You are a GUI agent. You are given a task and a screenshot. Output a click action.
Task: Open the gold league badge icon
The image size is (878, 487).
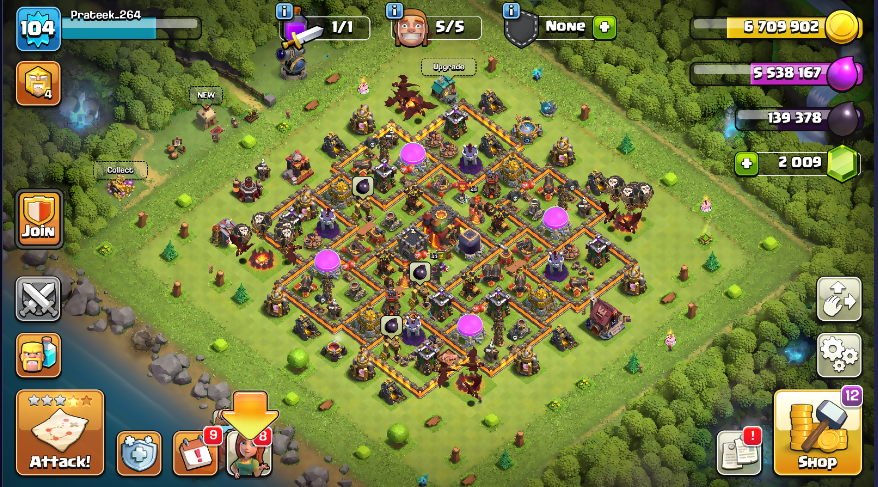tap(38, 84)
